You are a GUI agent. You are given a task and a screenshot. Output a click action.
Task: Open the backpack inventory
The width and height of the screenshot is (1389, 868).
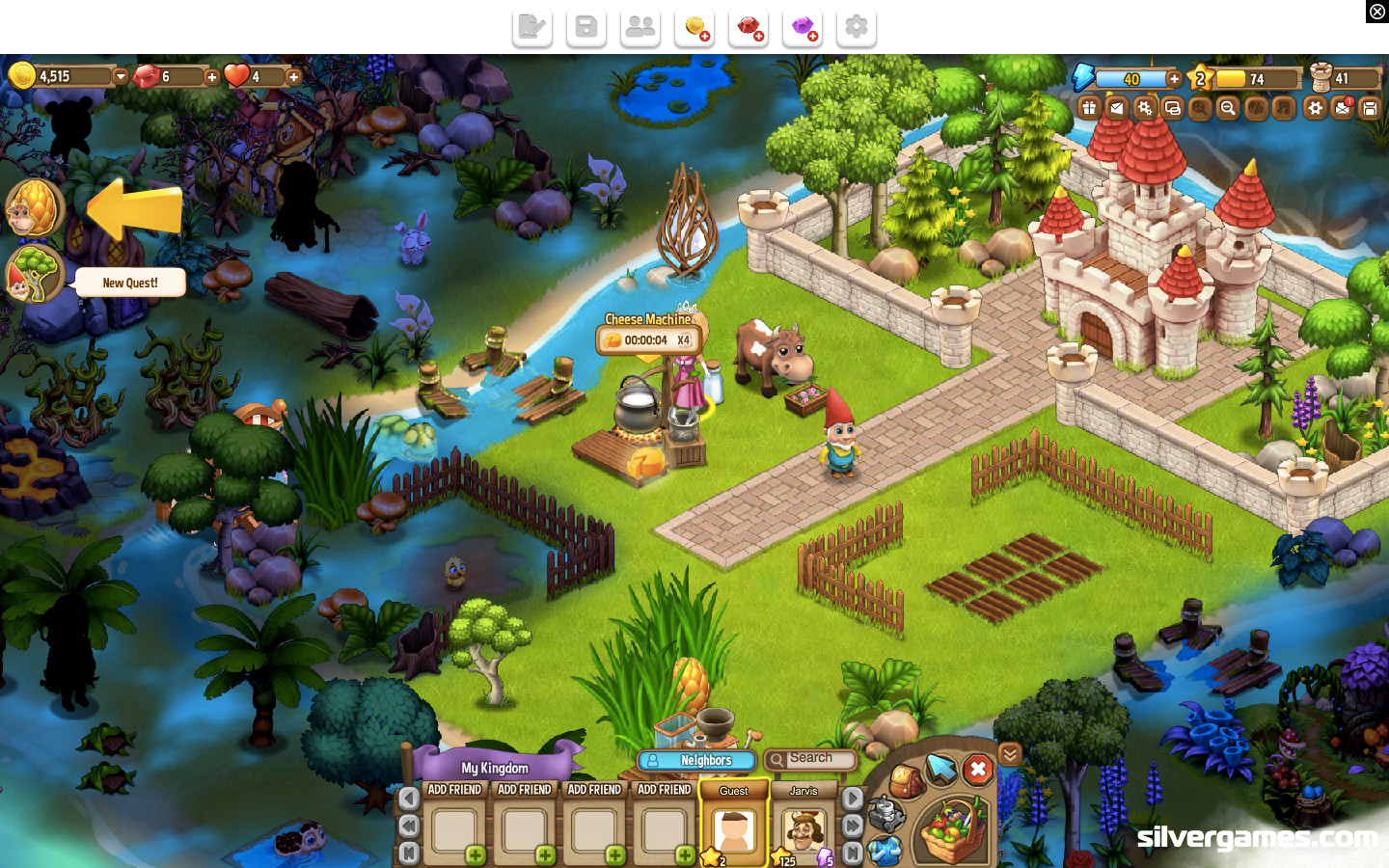click(905, 780)
